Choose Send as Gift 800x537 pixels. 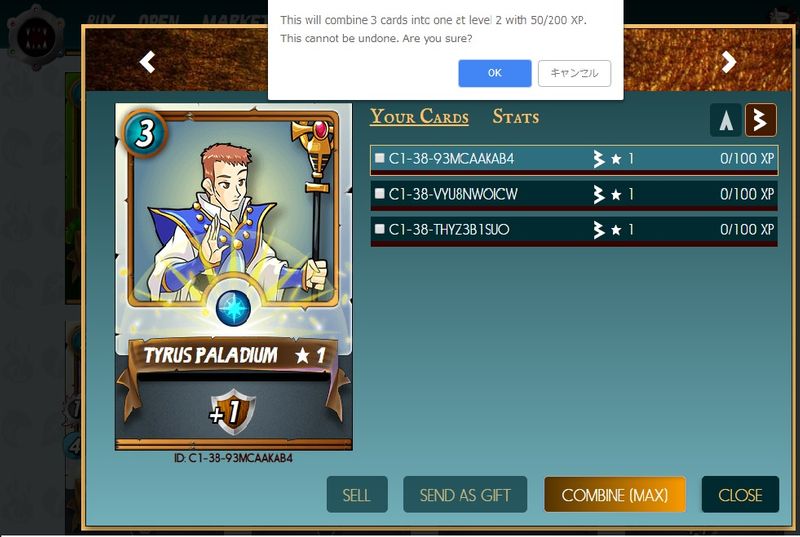(x=465, y=495)
